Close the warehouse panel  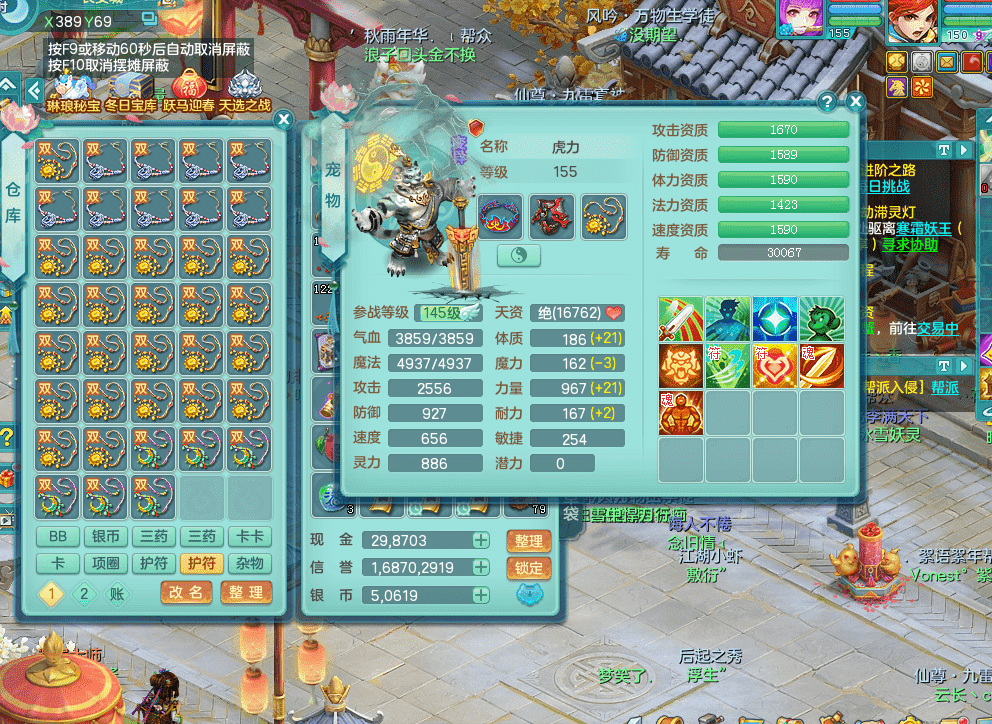click(284, 120)
